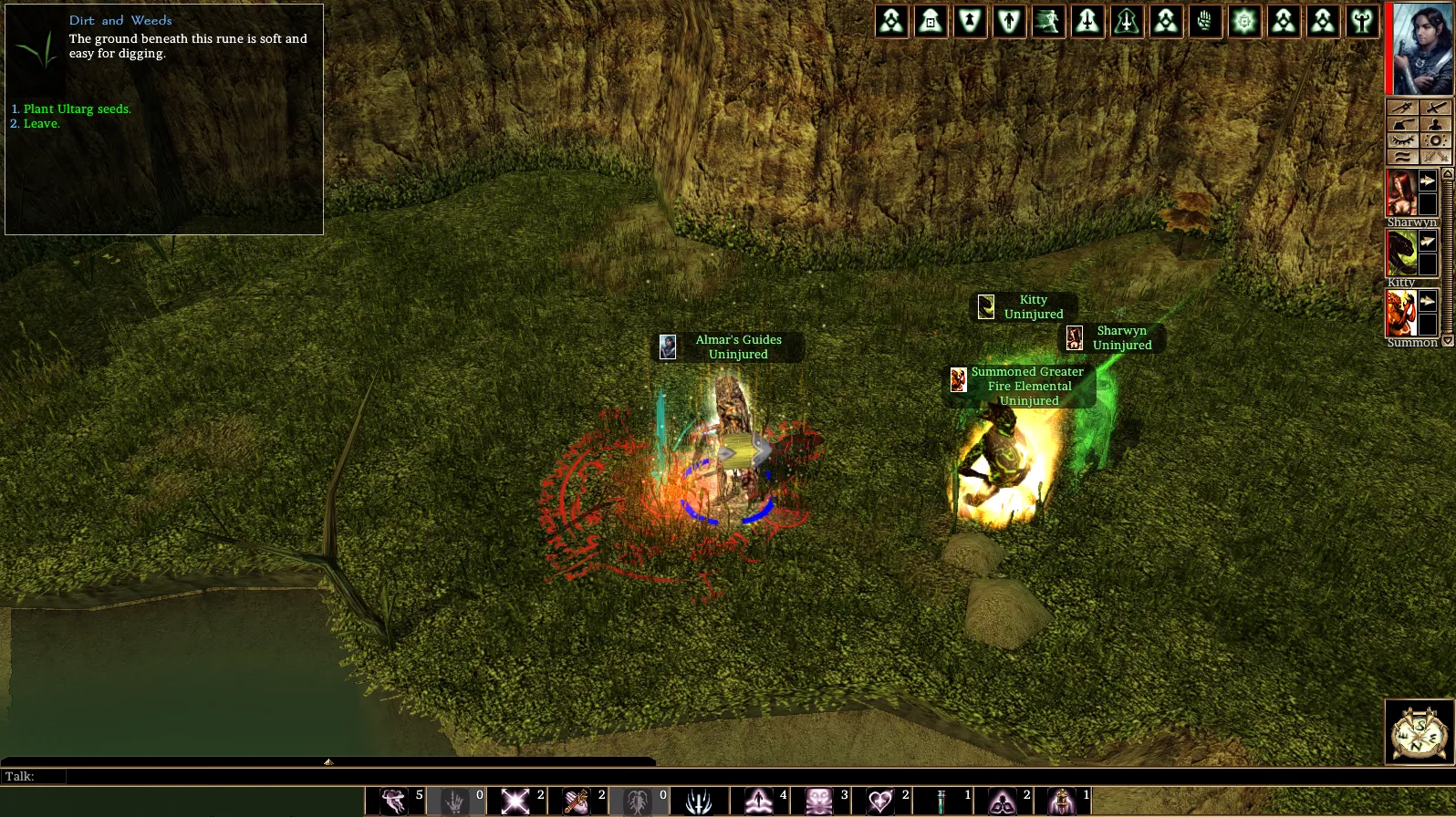Select Kitty the panther portrait
1456x817 pixels.
(1401, 253)
